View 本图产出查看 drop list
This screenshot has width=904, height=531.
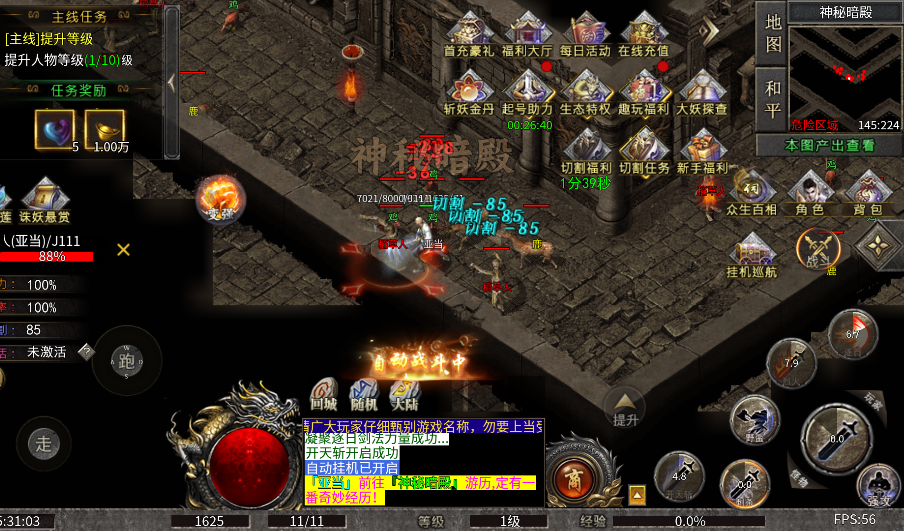[829, 145]
